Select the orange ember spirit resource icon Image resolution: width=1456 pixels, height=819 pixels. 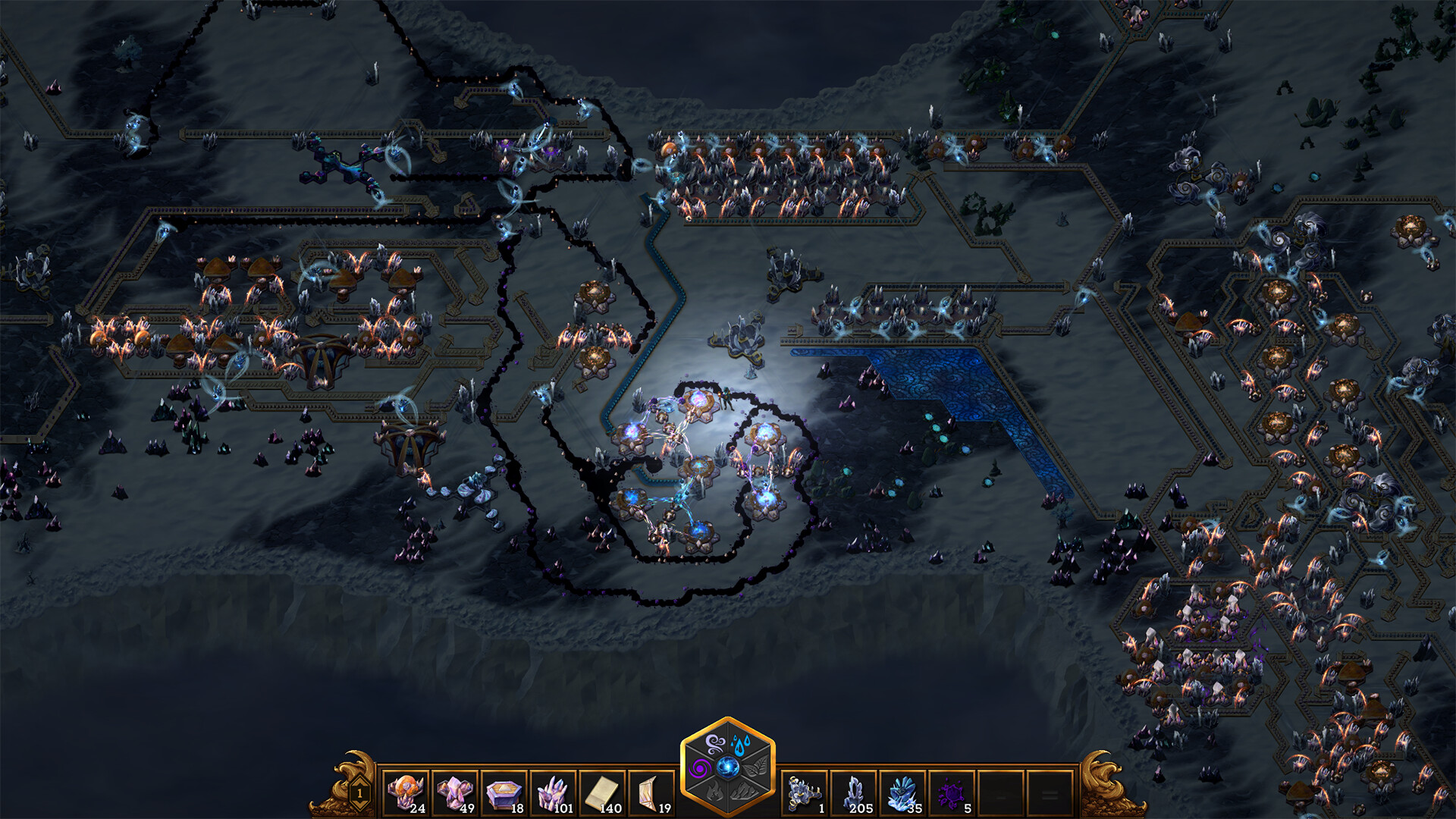406,793
